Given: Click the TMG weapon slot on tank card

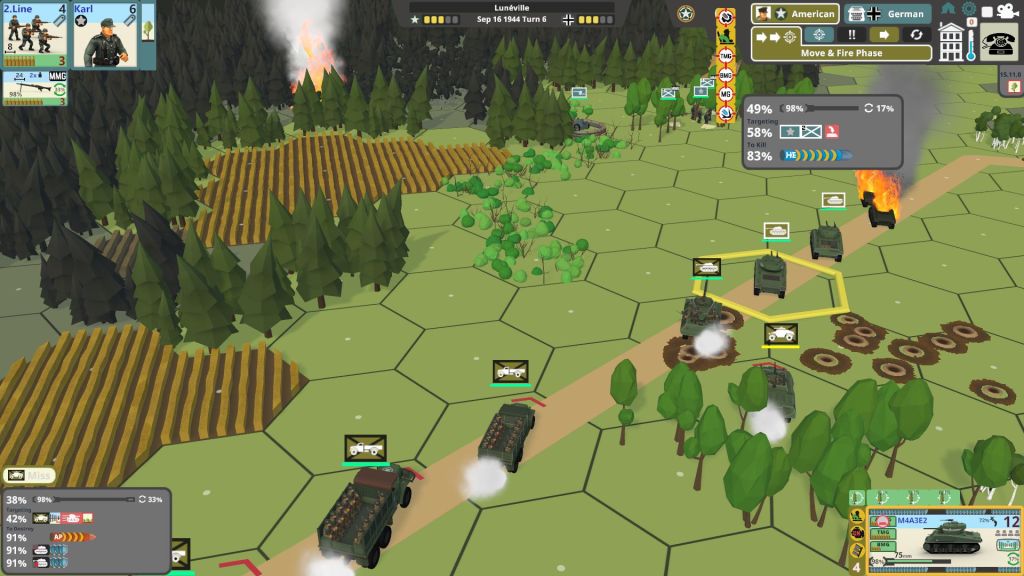Looking at the screenshot, I should click(882, 534).
